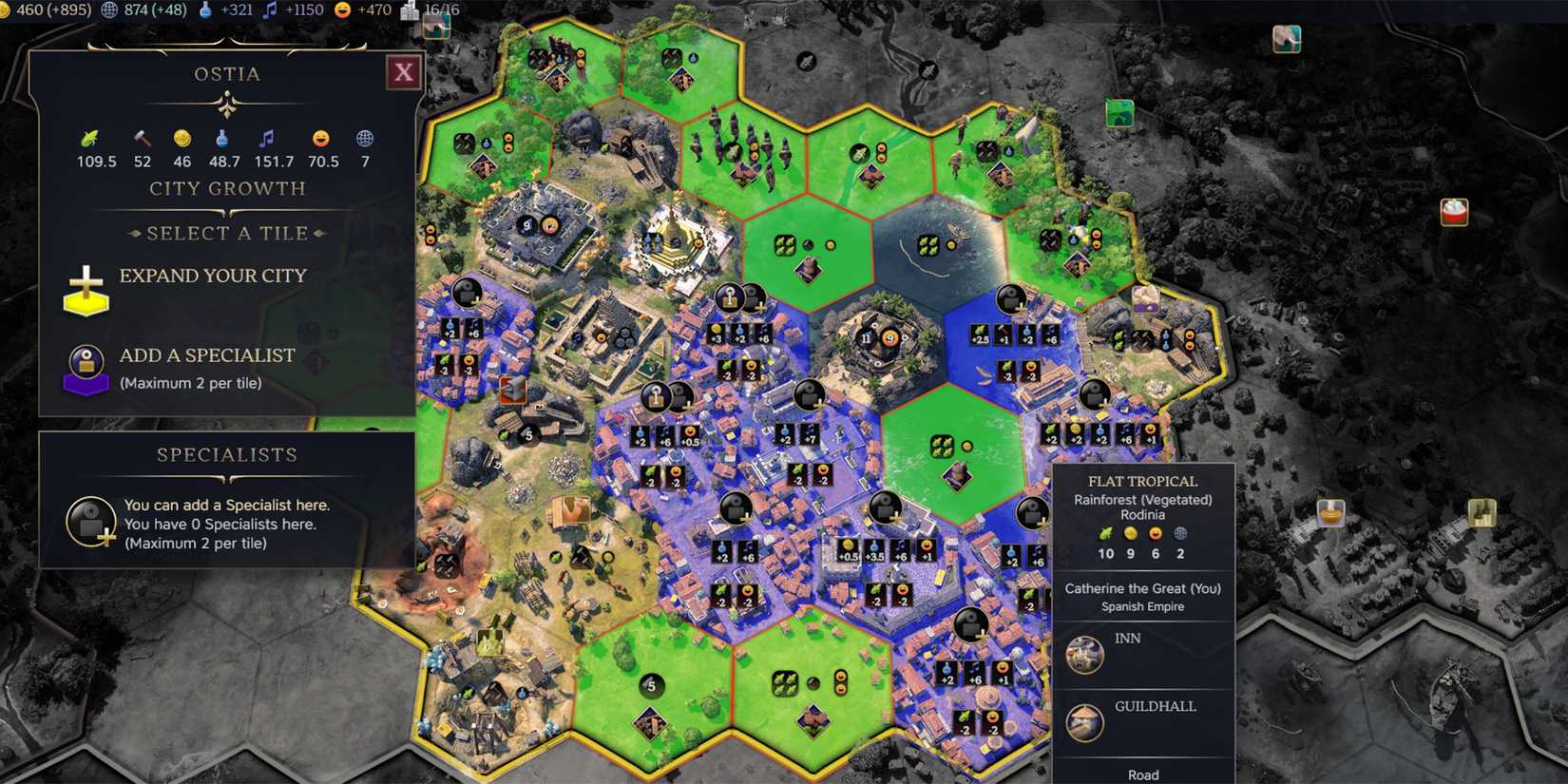Click the Catherine the Great (You) label
Screen dimensions: 1568x784
click(1144, 588)
